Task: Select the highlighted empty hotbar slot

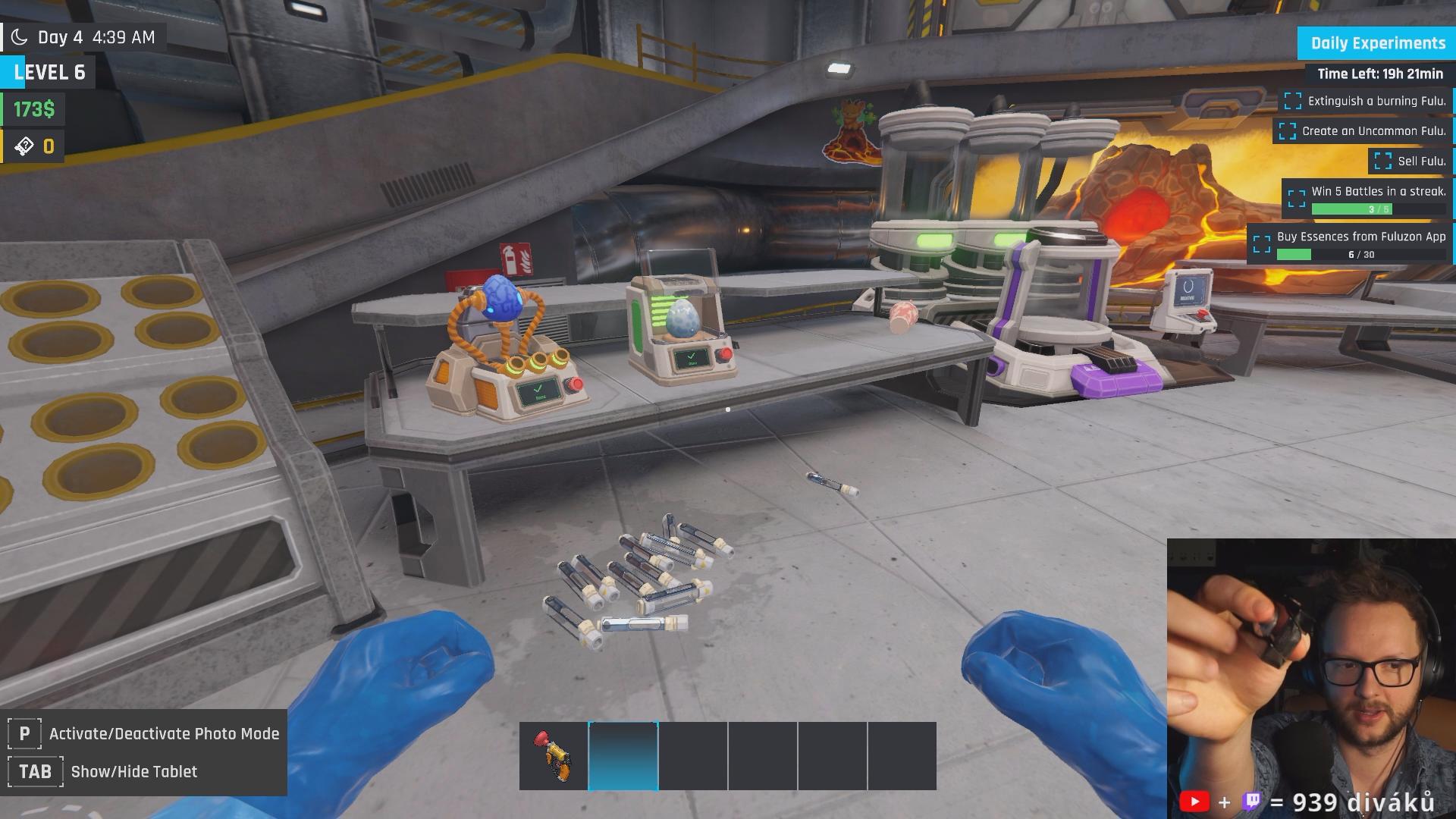Action: (x=623, y=756)
